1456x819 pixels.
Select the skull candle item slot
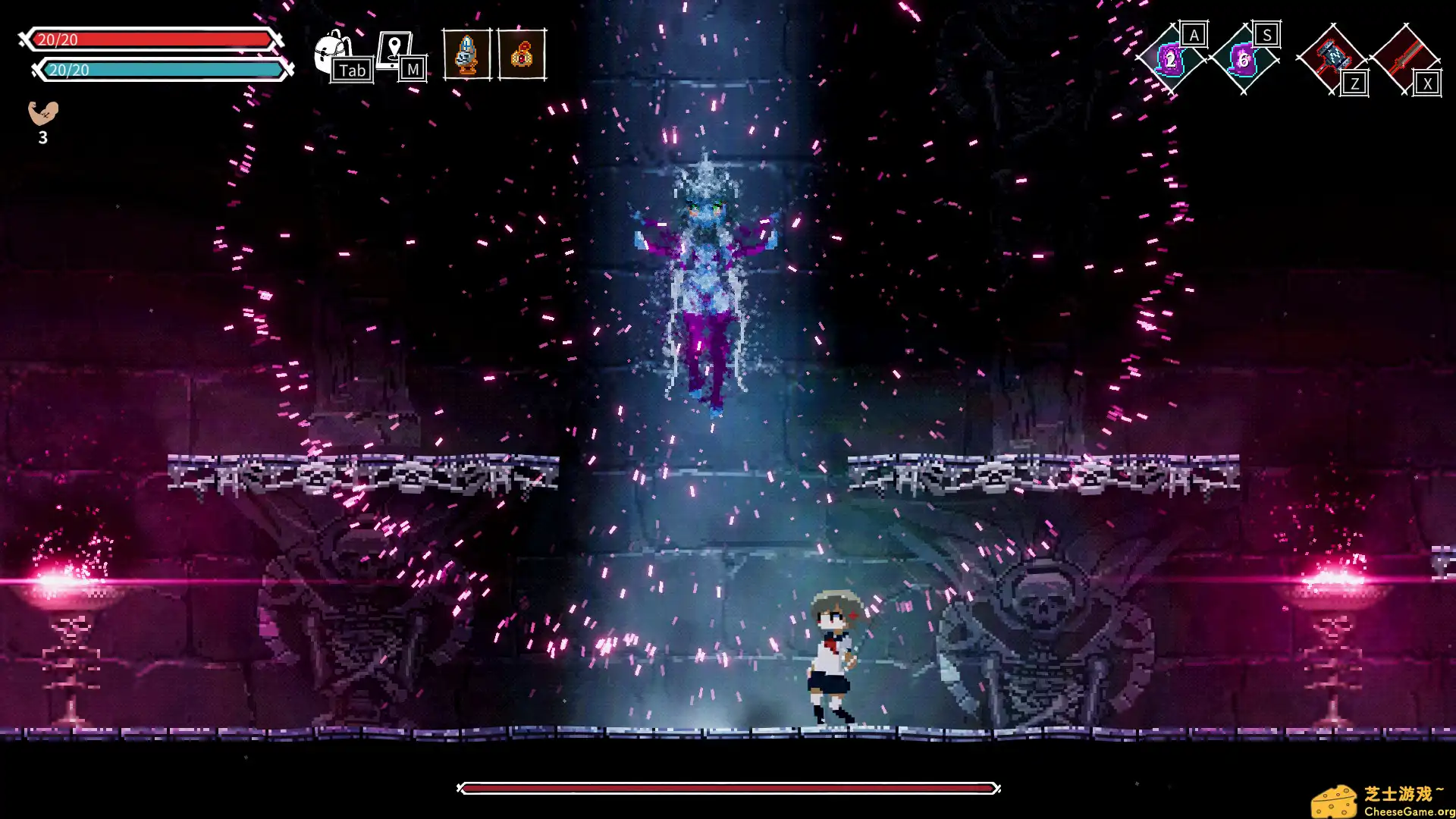[x=467, y=55]
